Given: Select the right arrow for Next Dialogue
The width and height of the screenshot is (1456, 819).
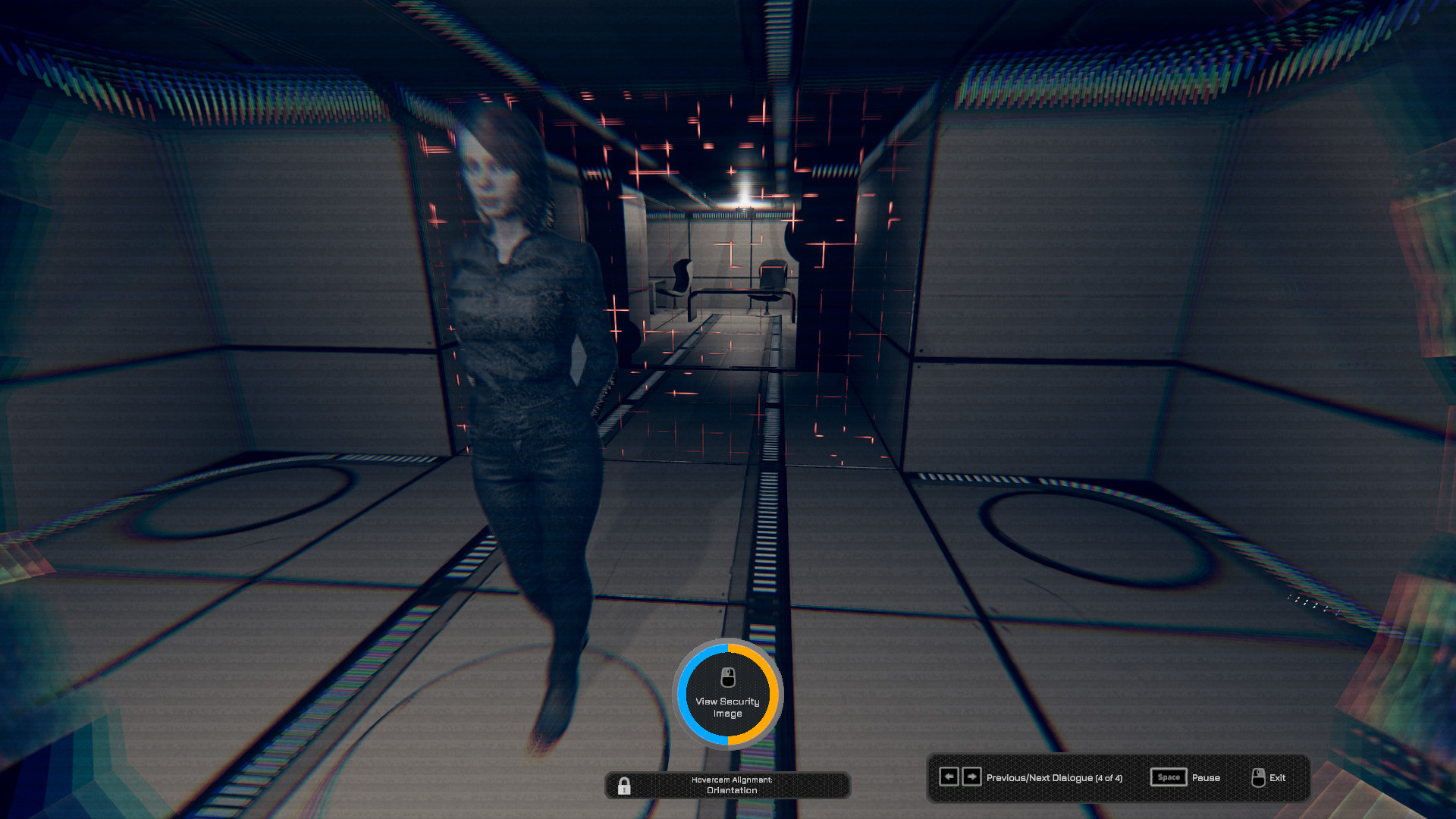Looking at the screenshot, I should [971, 777].
